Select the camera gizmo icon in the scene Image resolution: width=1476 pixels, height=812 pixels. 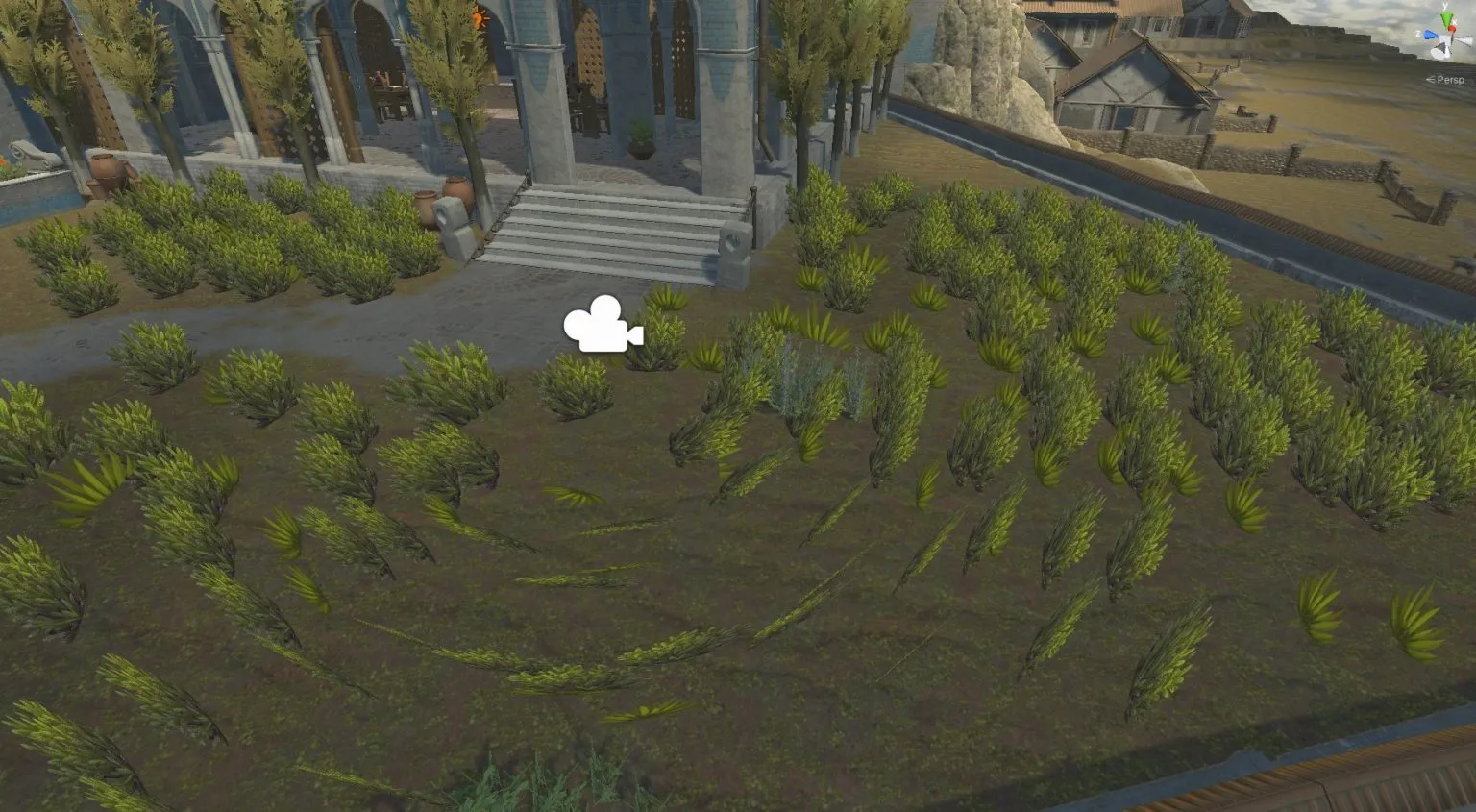tap(603, 330)
